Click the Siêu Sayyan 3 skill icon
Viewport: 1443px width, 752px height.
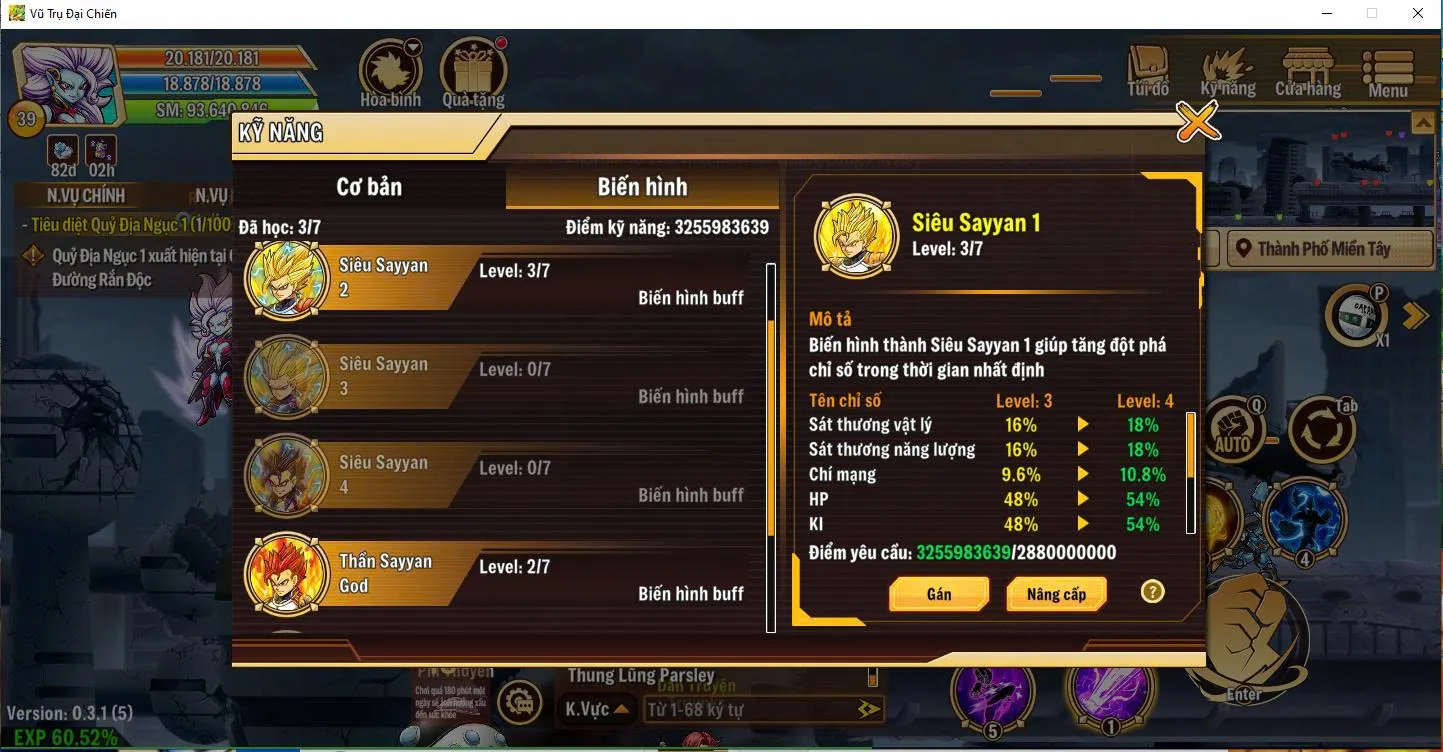(x=285, y=375)
